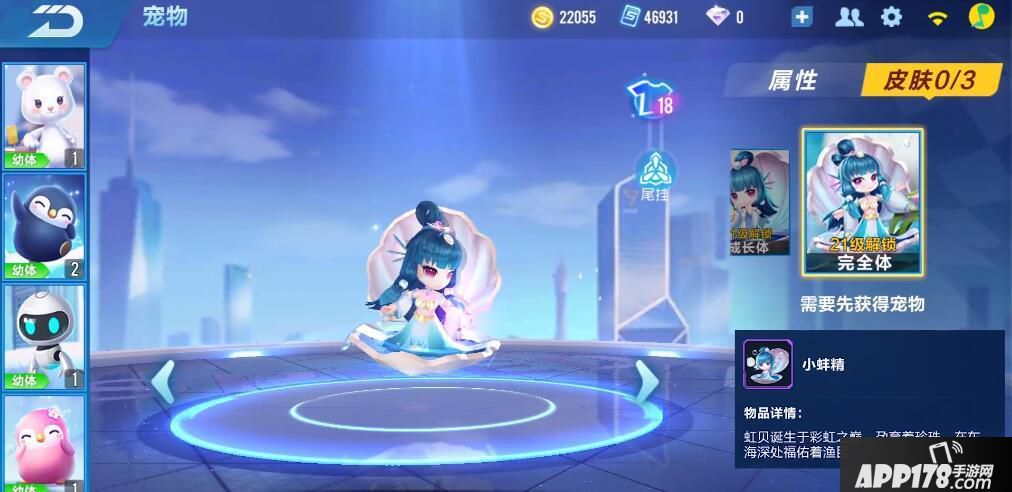
Task: Open settings via the gear icon
Action: pyautogui.click(x=891, y=17)
